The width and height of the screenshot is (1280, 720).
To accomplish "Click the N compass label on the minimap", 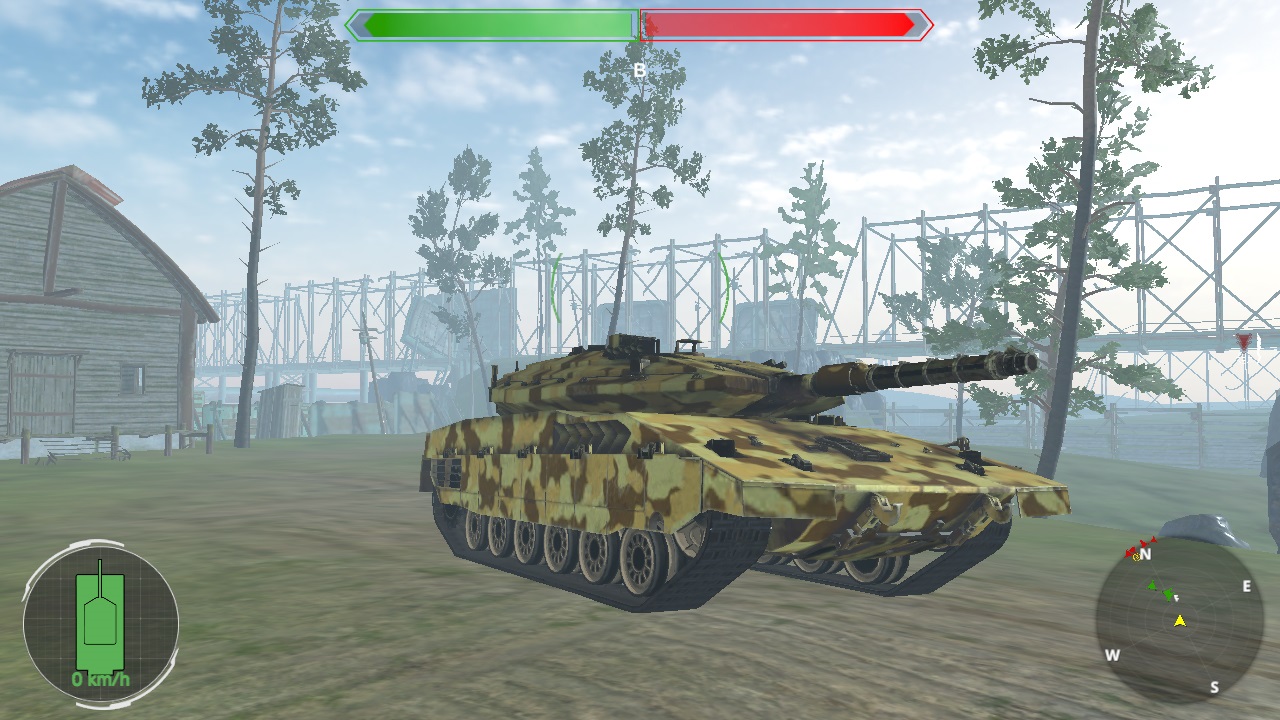I will (1146, 554).
